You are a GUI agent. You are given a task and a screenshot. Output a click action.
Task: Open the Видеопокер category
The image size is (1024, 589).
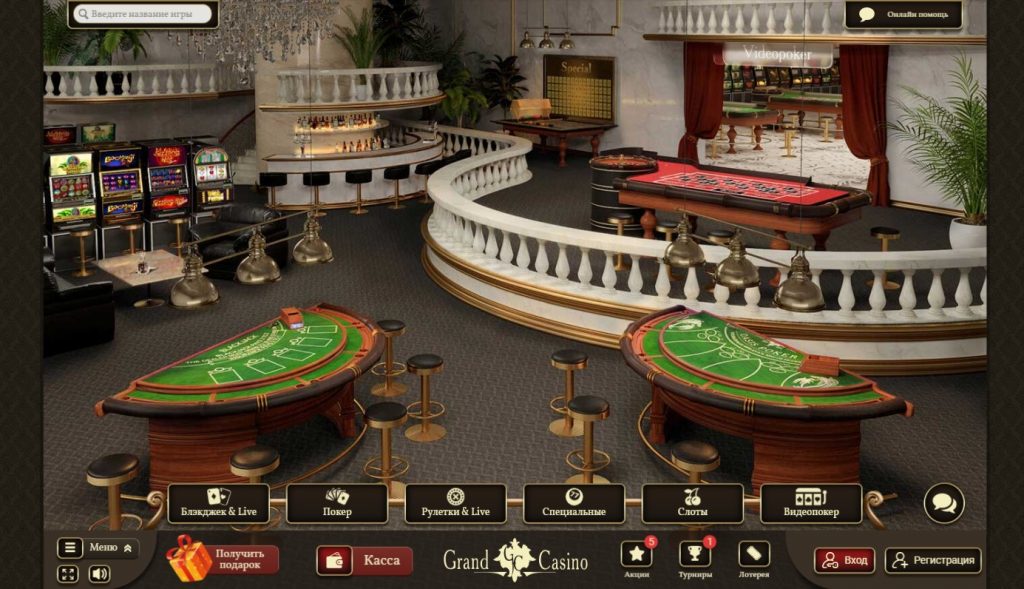pos(811,504)
